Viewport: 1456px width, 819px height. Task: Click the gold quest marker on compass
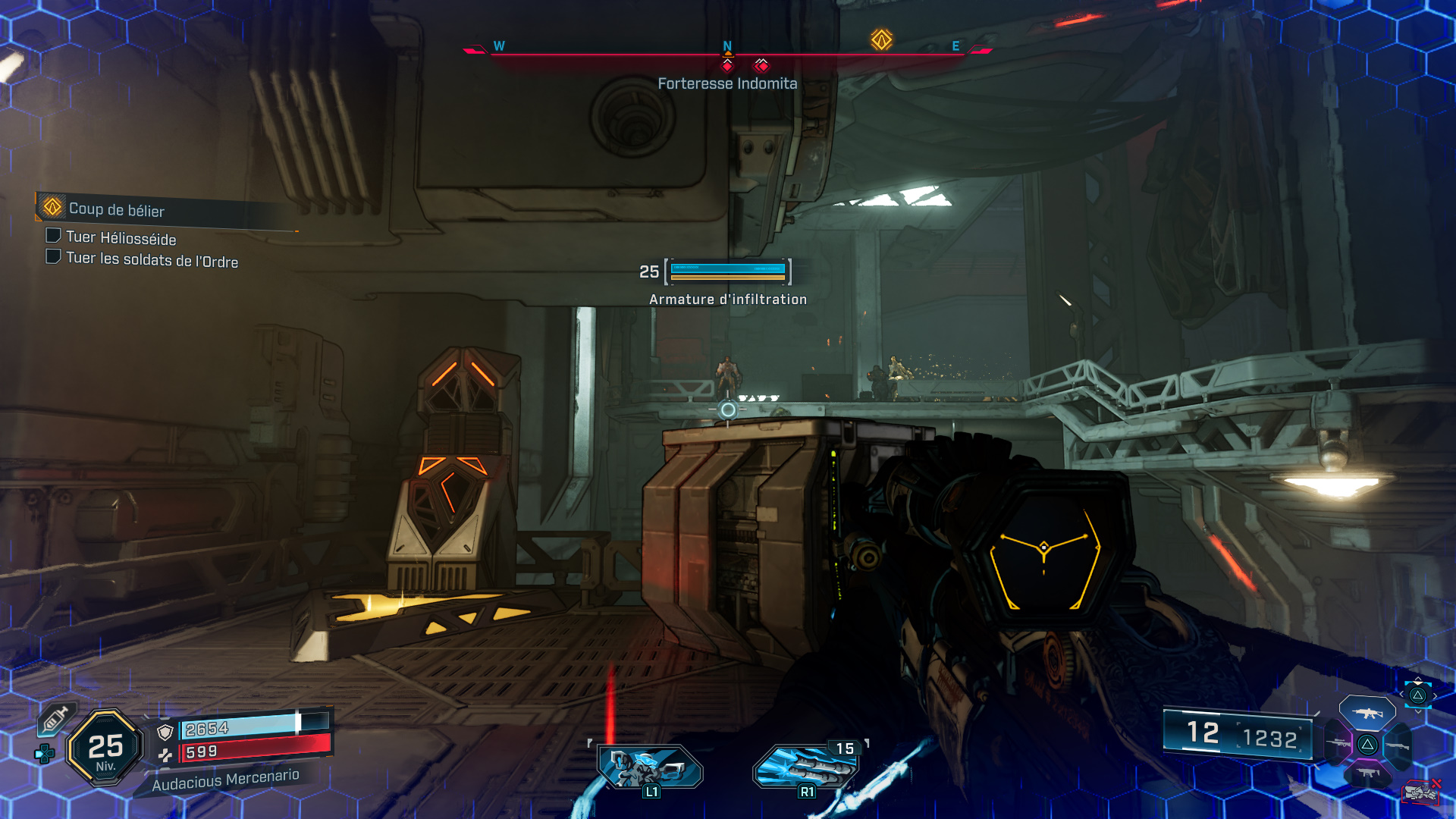[x=881, y=39]
